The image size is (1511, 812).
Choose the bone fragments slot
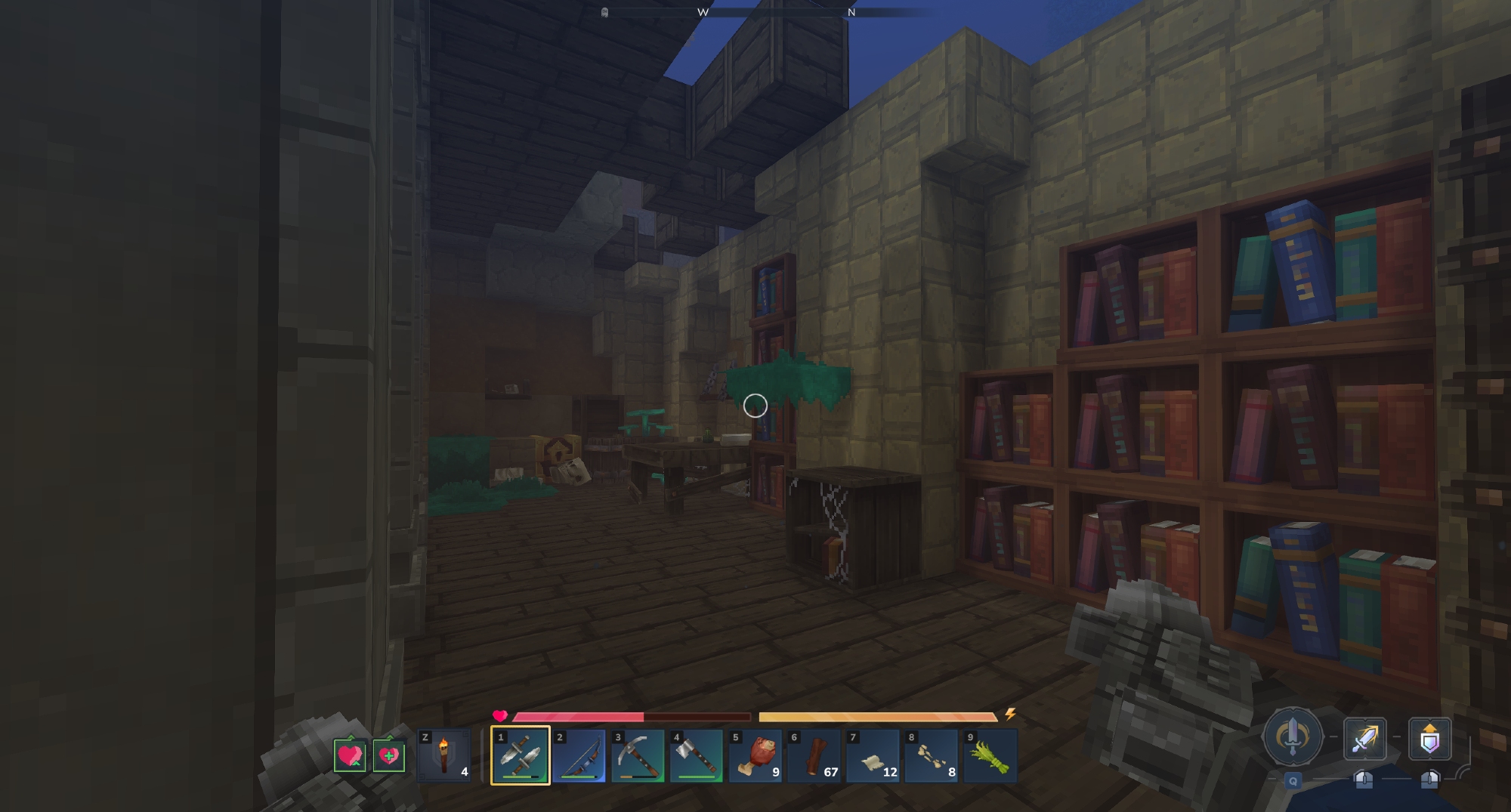[x=931, y=755]
